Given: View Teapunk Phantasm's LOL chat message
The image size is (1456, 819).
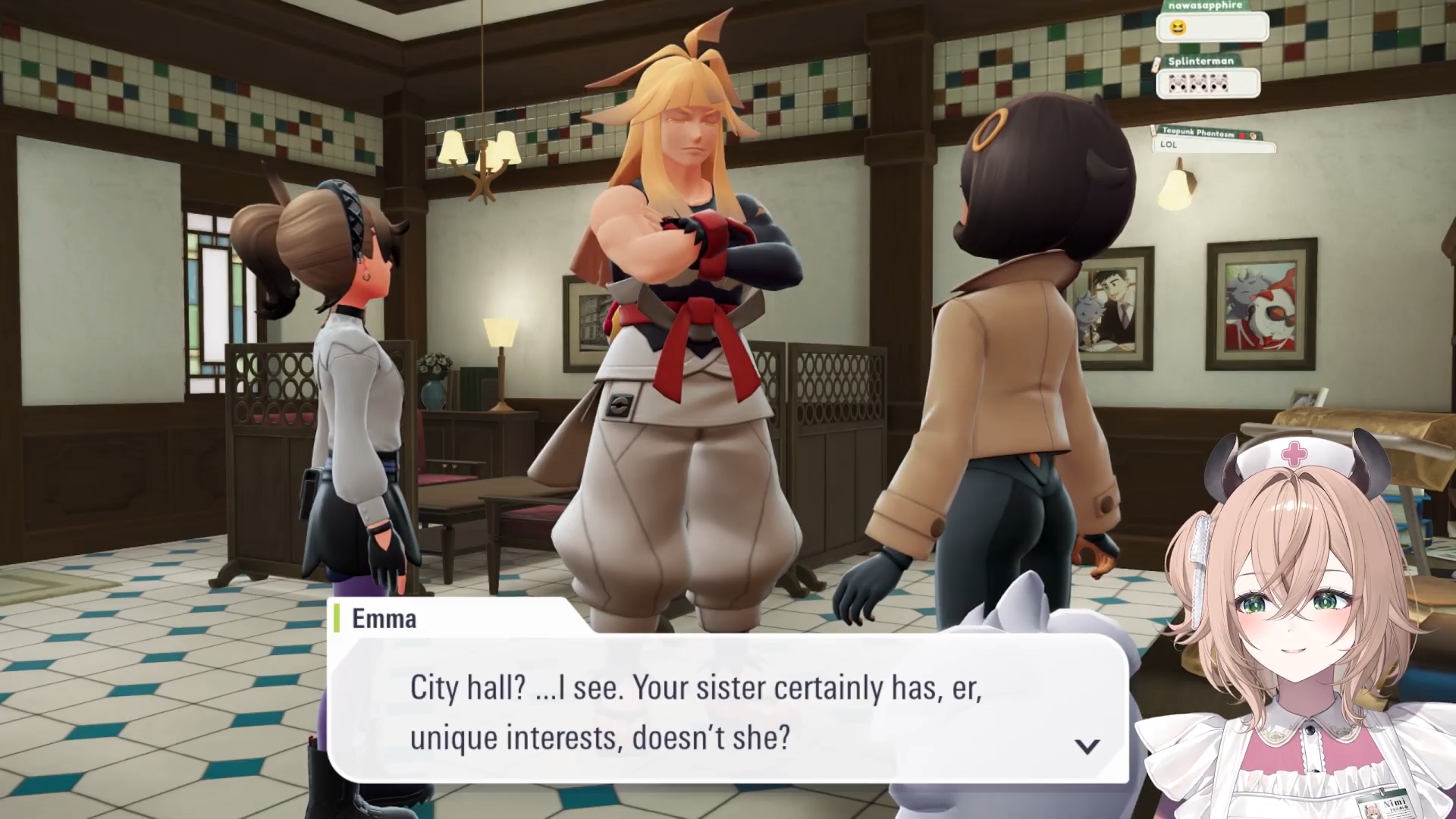Looking at the screenshot, I should coord(1212,145).
